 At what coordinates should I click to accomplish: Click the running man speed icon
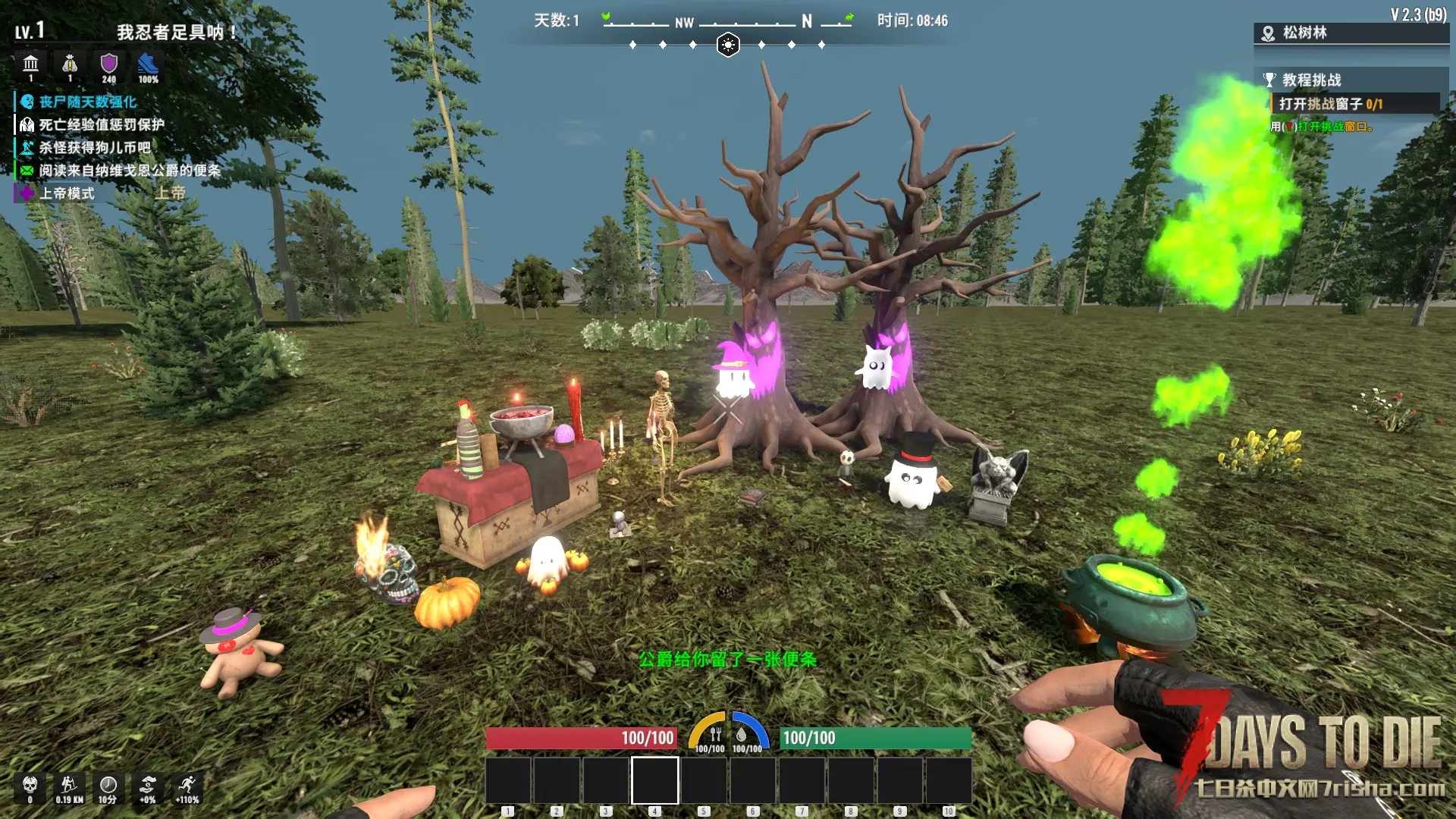click(187, 785)
